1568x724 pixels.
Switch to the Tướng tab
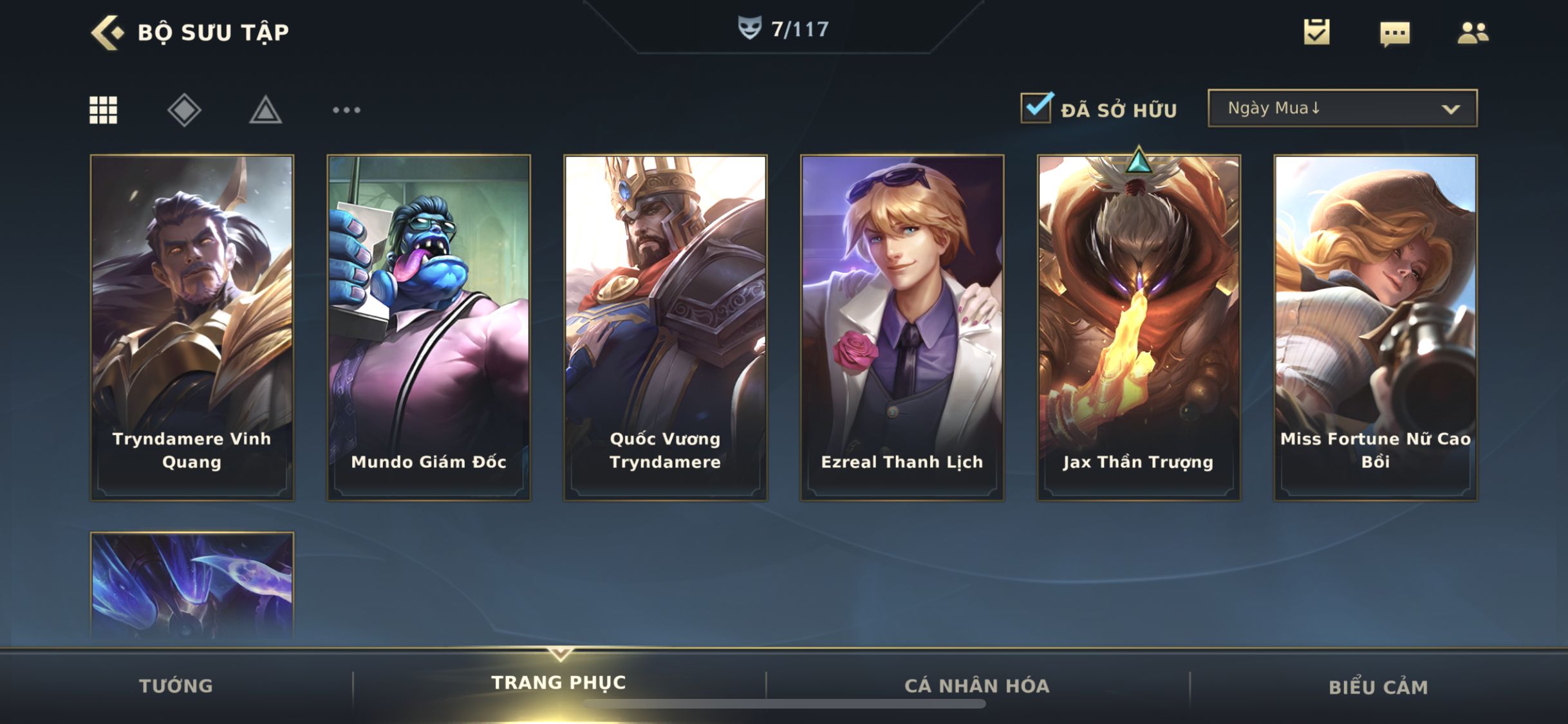[x=176, y=686]
